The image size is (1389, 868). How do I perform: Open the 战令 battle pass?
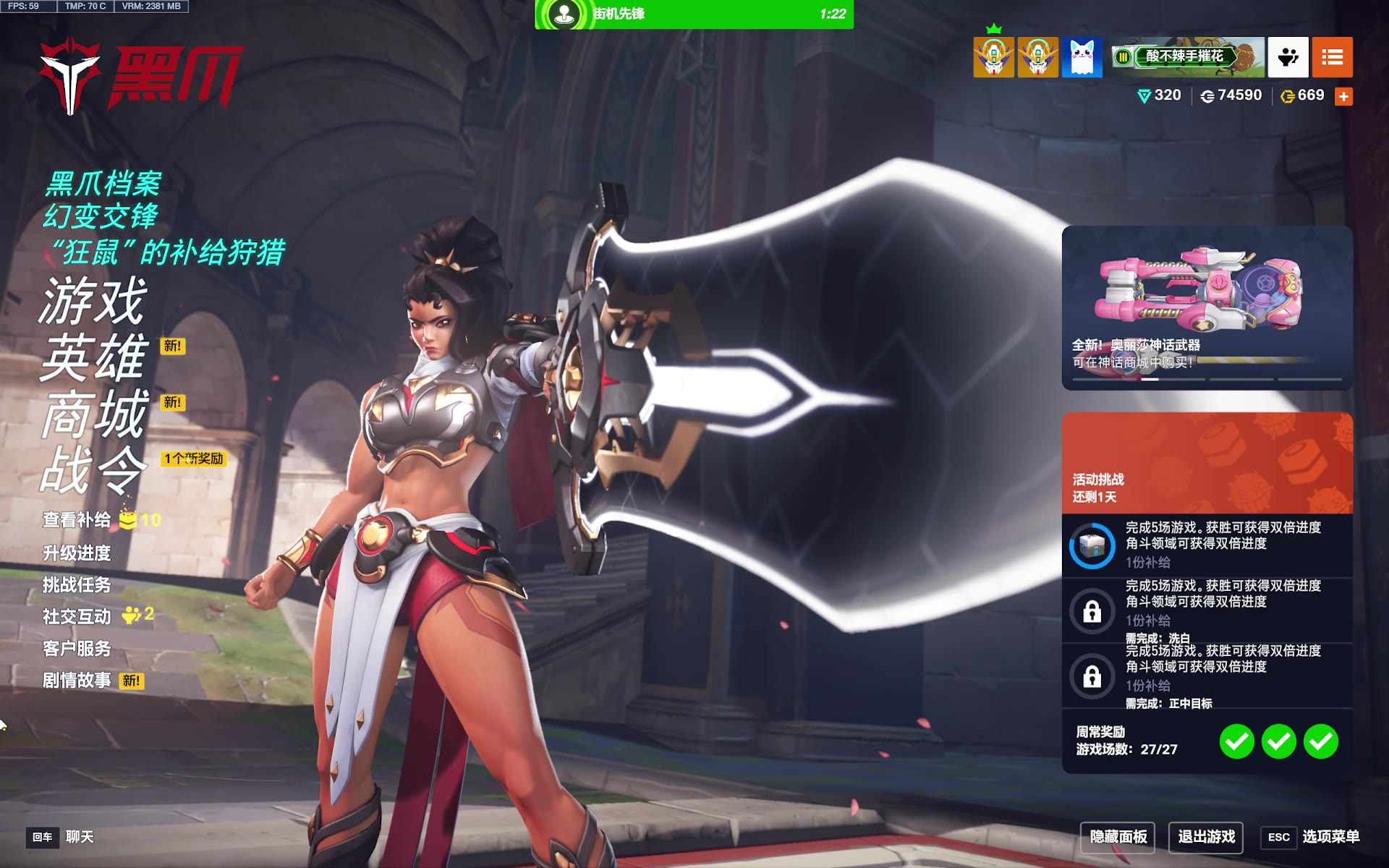93,470
